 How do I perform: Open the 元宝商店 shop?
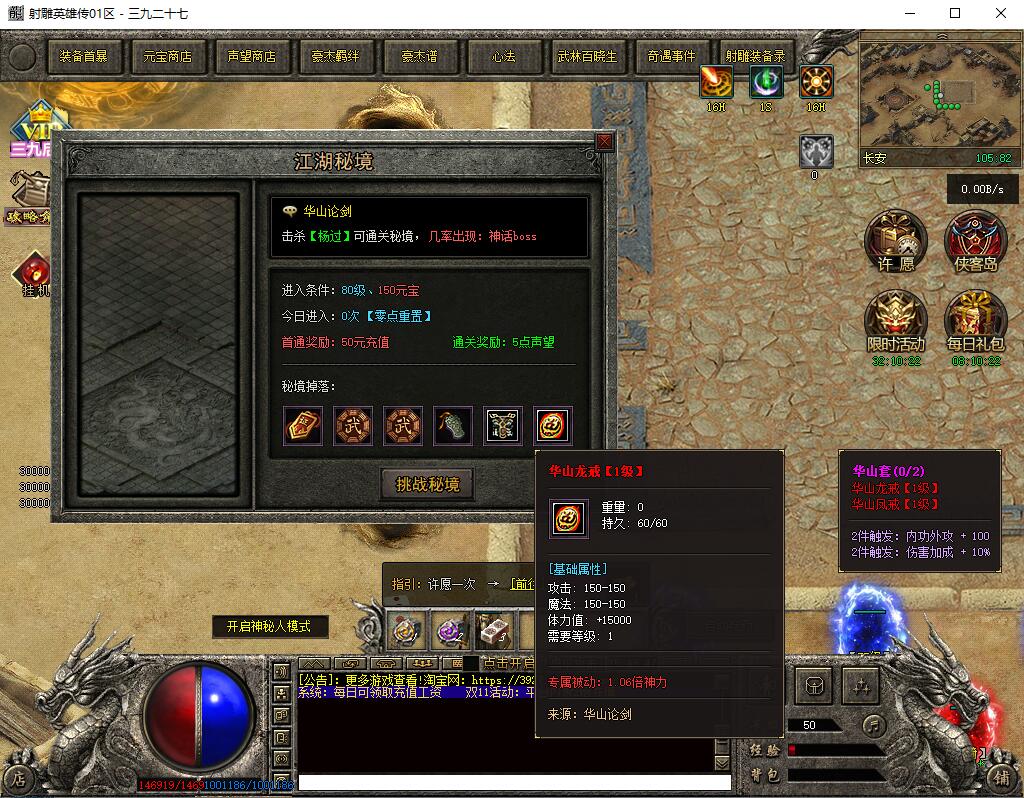[167, 57]
